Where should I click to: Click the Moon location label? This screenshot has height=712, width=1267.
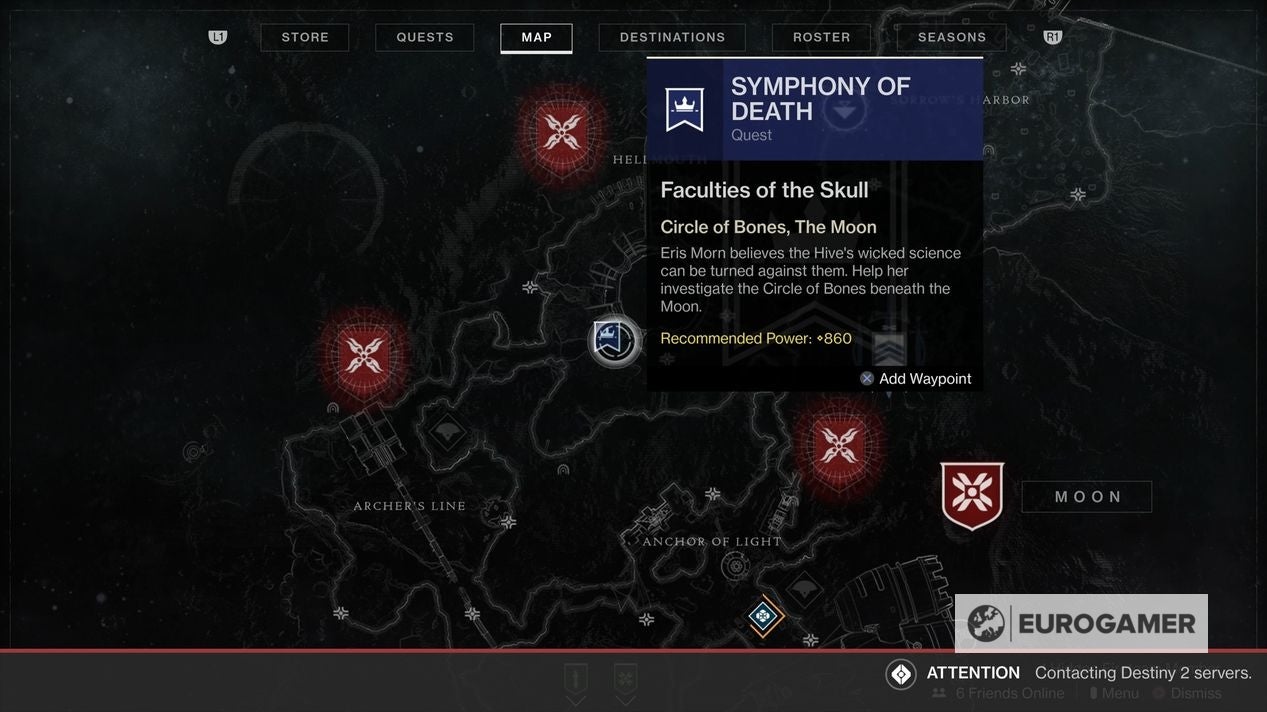(1087, 497)
